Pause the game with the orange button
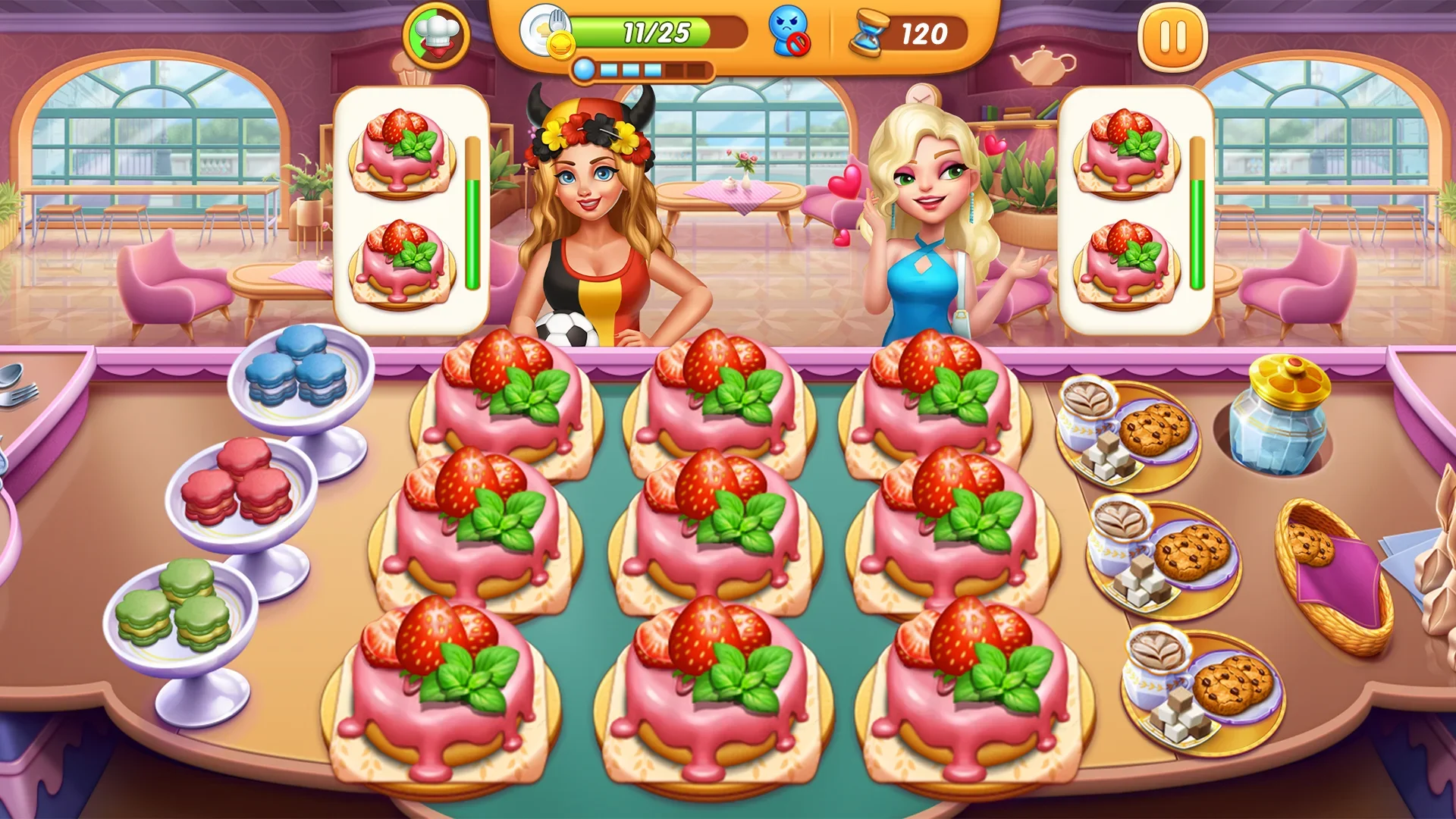 1172,37
